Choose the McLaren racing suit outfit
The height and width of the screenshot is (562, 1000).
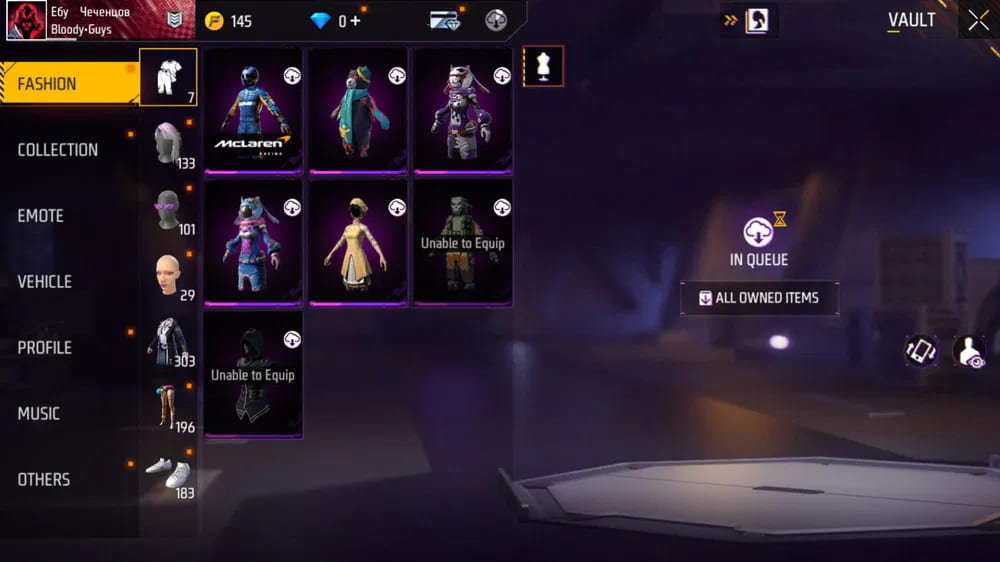coord(253,110)
